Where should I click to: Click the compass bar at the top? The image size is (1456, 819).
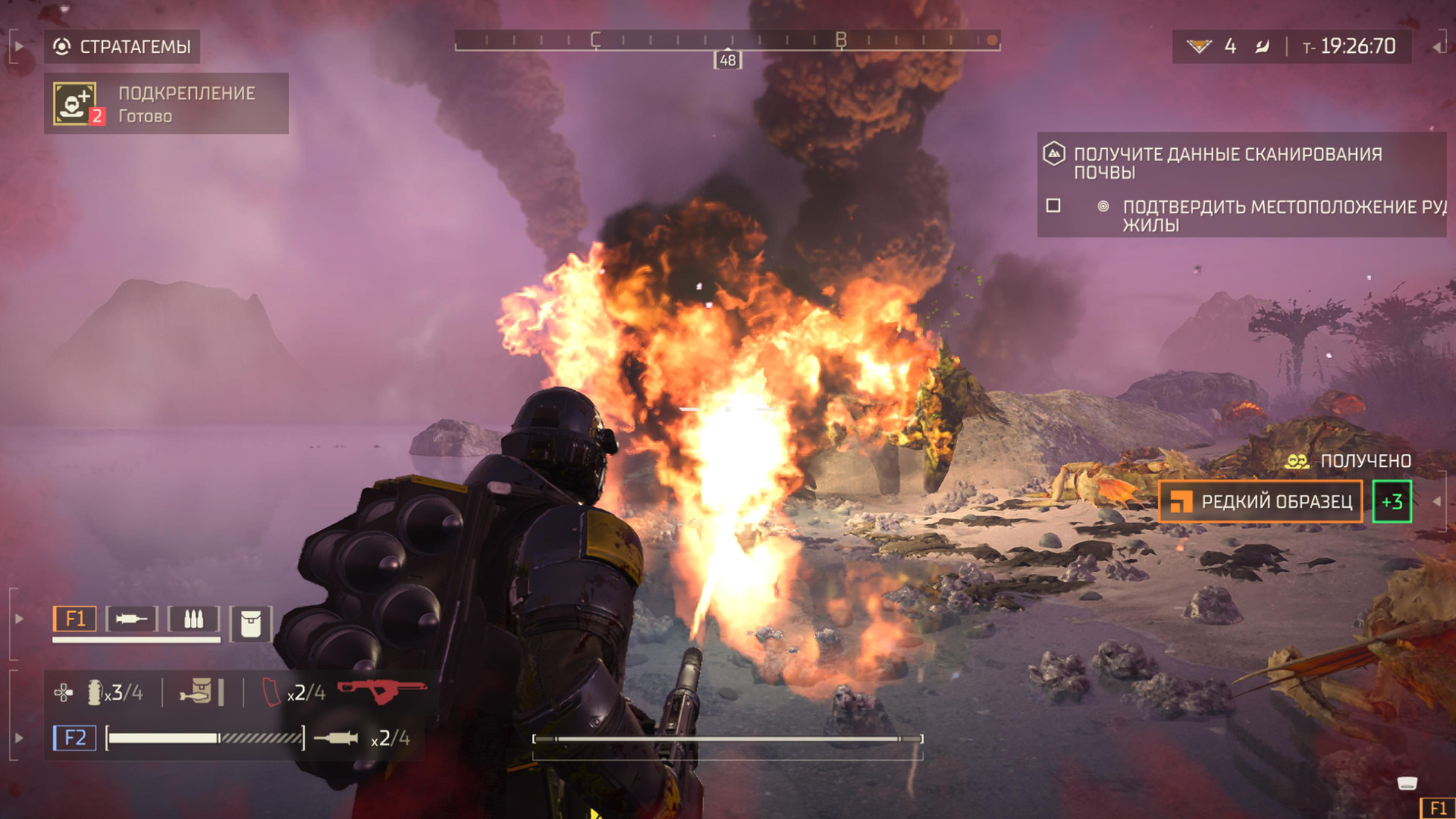coord(727,40)
